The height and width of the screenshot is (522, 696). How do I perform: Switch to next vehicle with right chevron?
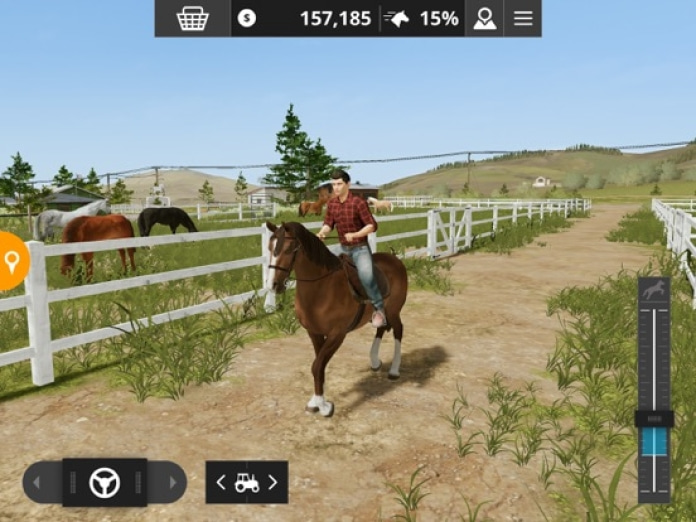(272, 482)
